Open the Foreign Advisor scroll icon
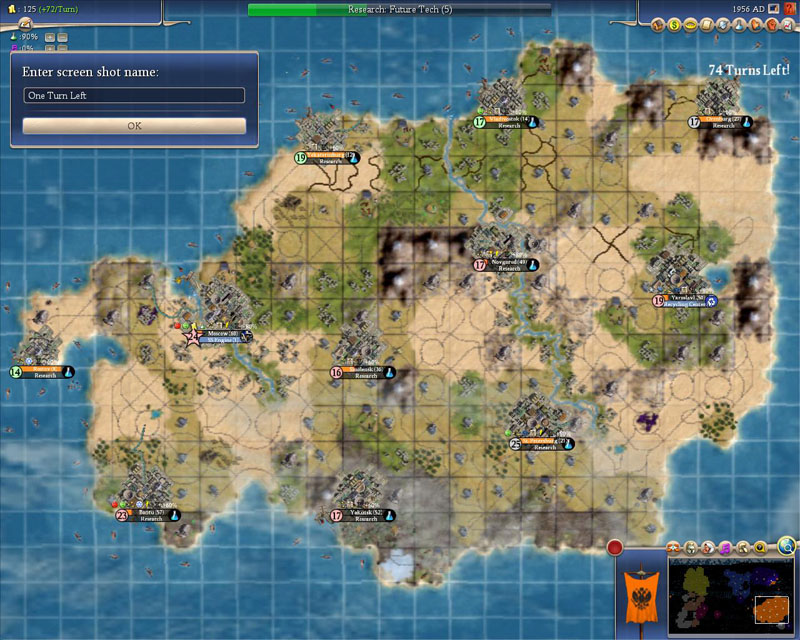This screenshot has width=800, height=640. tap(706, 24)
